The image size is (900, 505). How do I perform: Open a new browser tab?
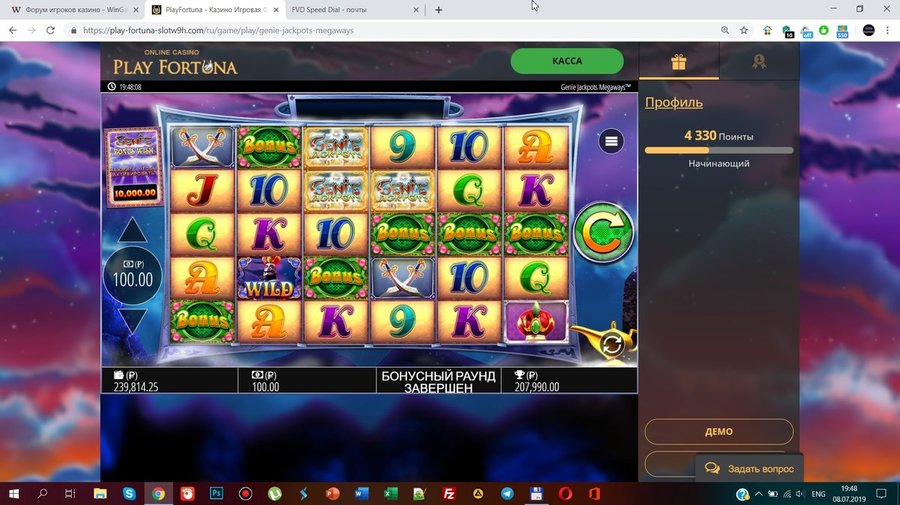click(x=438, y=10)
